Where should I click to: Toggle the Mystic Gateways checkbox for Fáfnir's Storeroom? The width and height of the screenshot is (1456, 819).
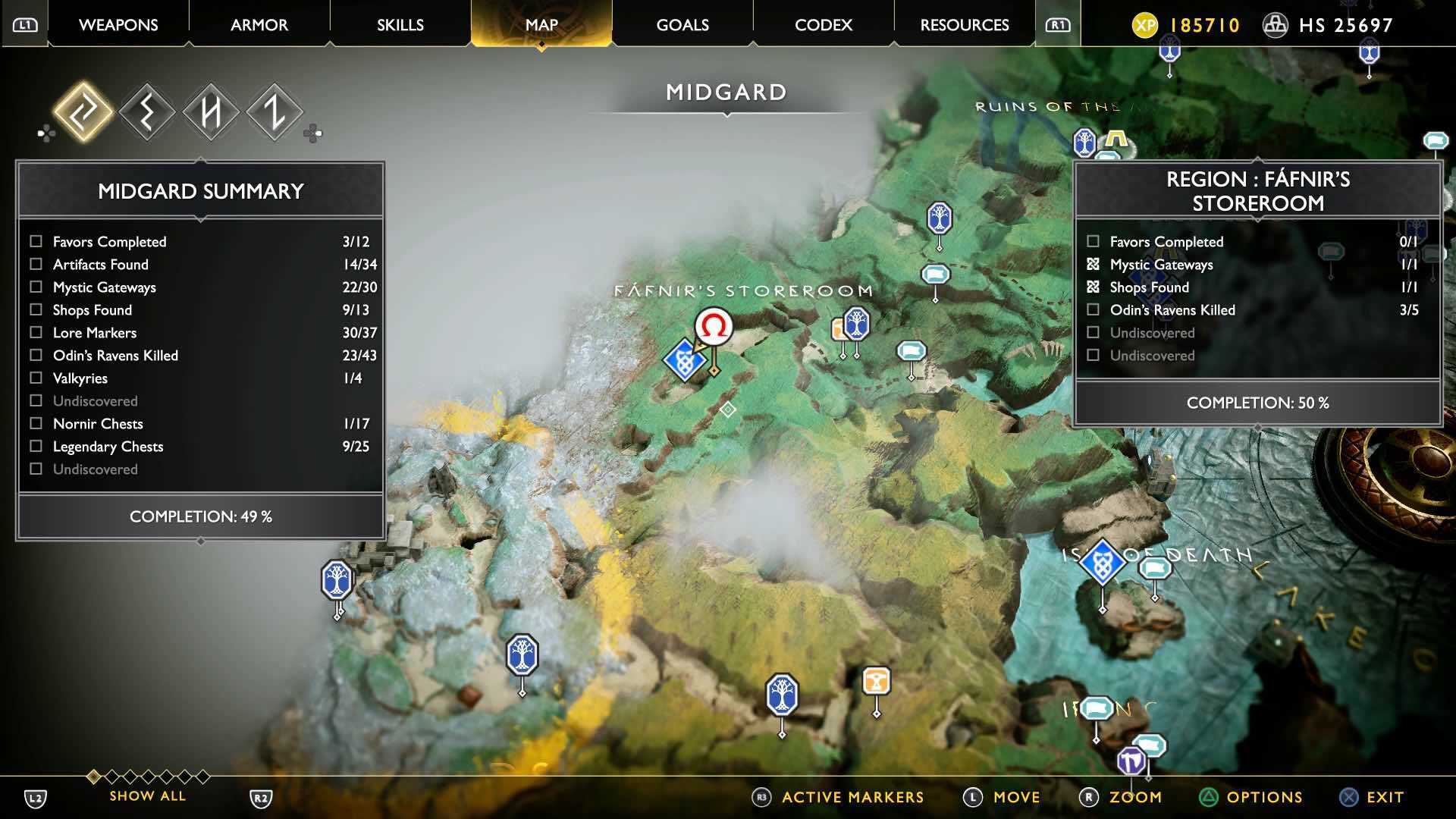pos(1093,264)
